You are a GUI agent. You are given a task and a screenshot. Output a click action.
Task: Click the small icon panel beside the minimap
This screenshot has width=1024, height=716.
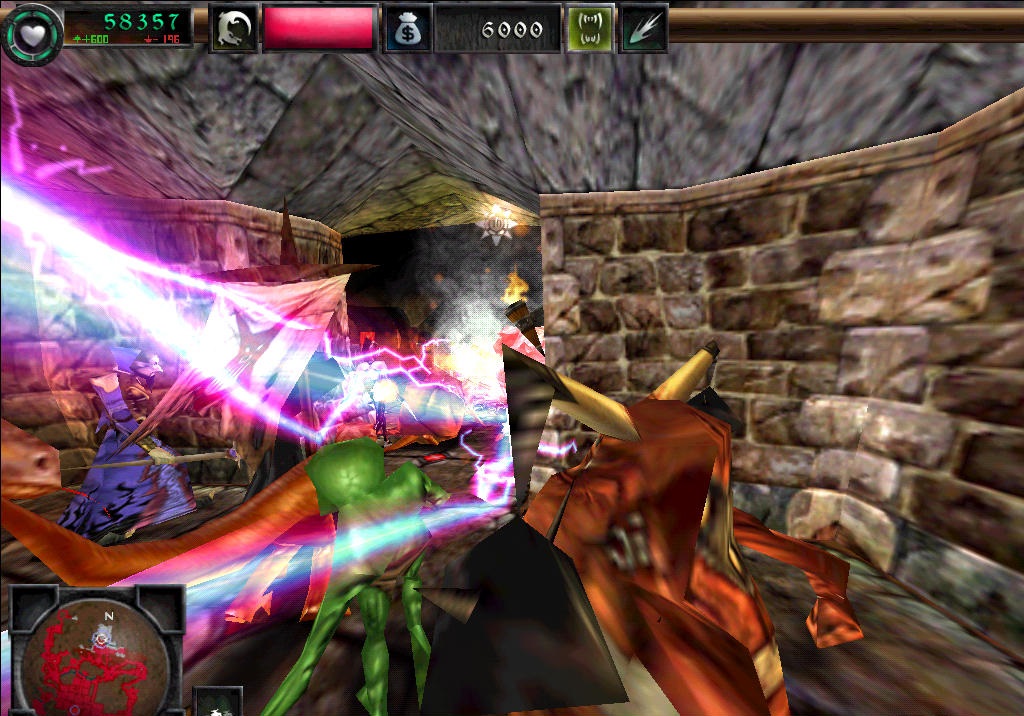pyautogui.click(x=212, y=702)
